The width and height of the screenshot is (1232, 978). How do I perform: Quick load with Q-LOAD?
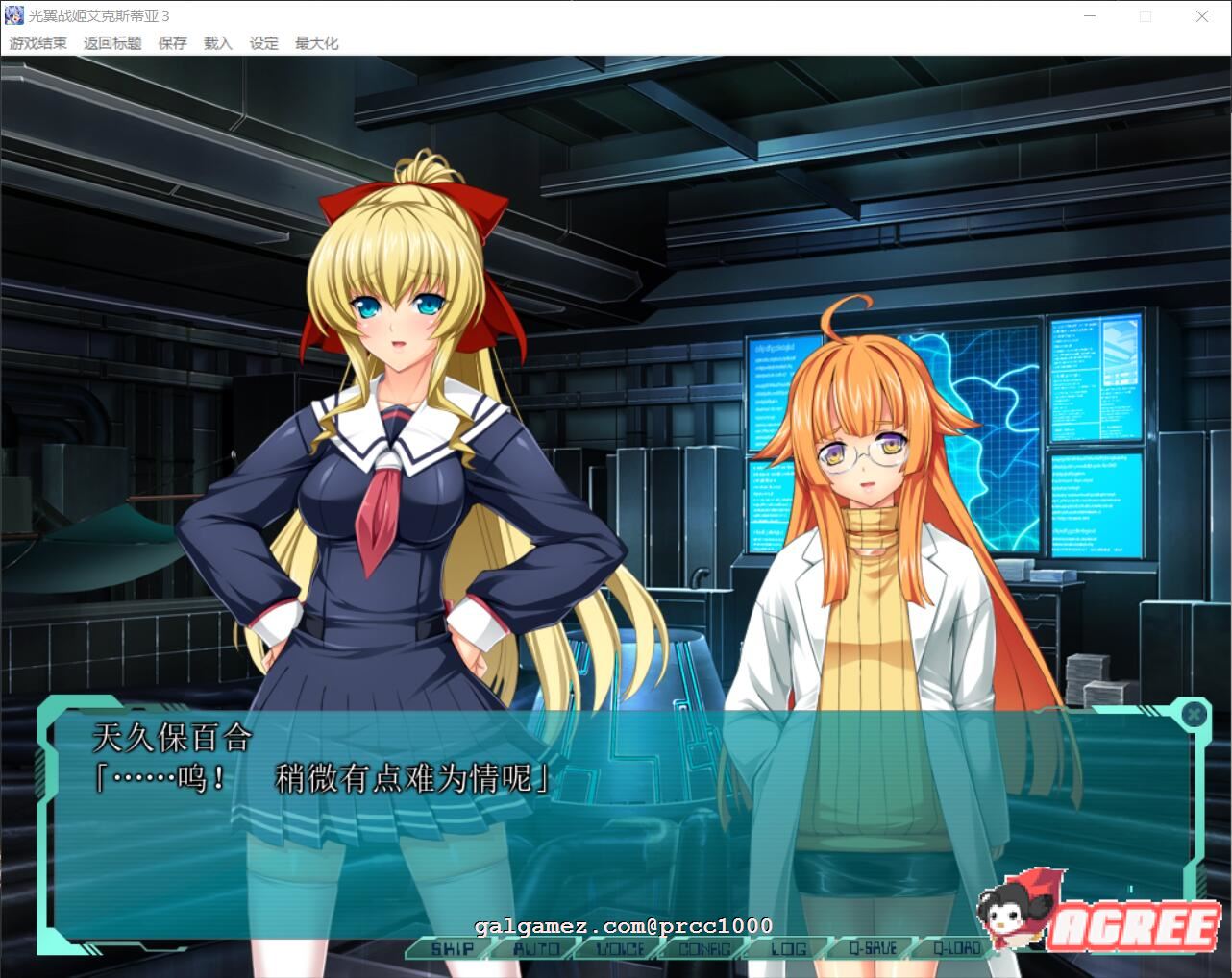point(957,949)
